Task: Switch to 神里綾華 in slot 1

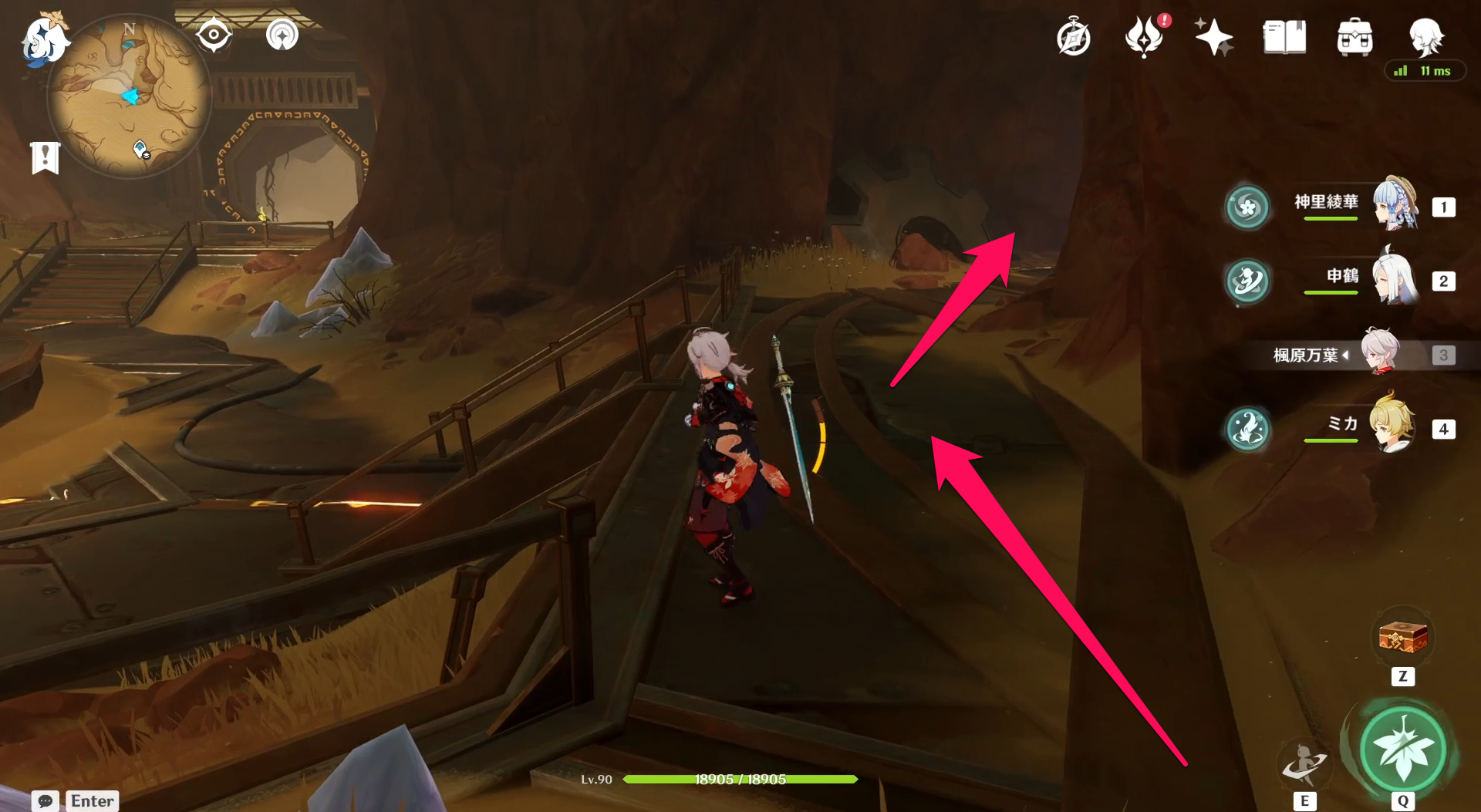Action: point(1393,204)
